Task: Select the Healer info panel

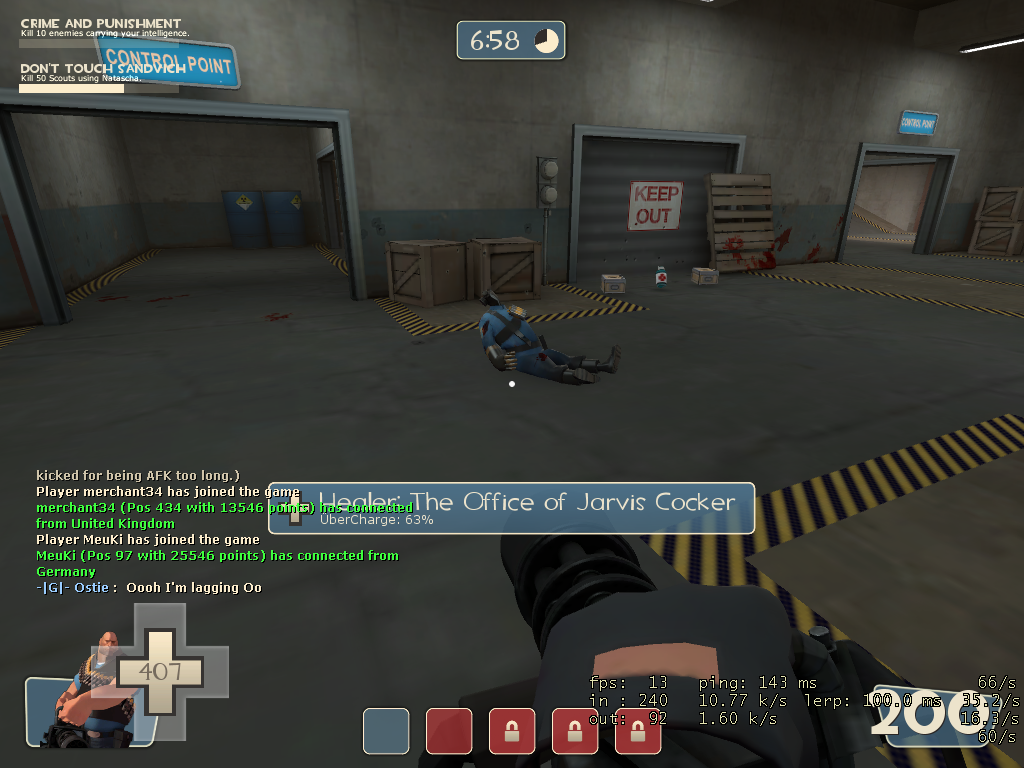Action: (511, 507)
